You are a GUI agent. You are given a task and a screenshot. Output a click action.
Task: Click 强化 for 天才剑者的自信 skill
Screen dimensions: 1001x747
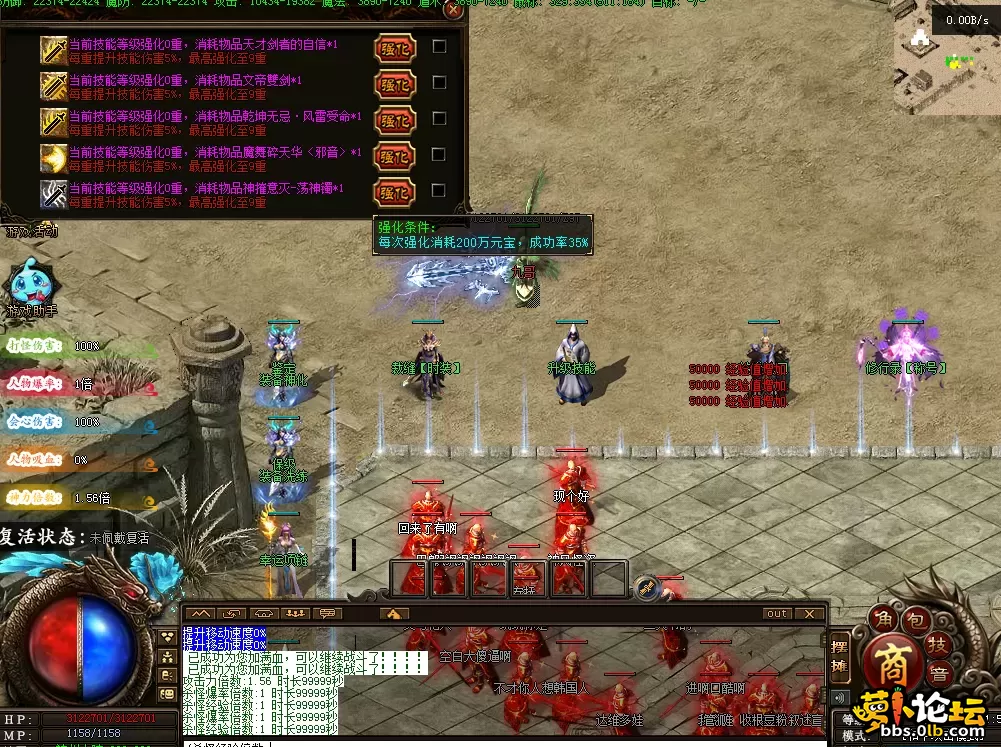(x=393, y=47)
